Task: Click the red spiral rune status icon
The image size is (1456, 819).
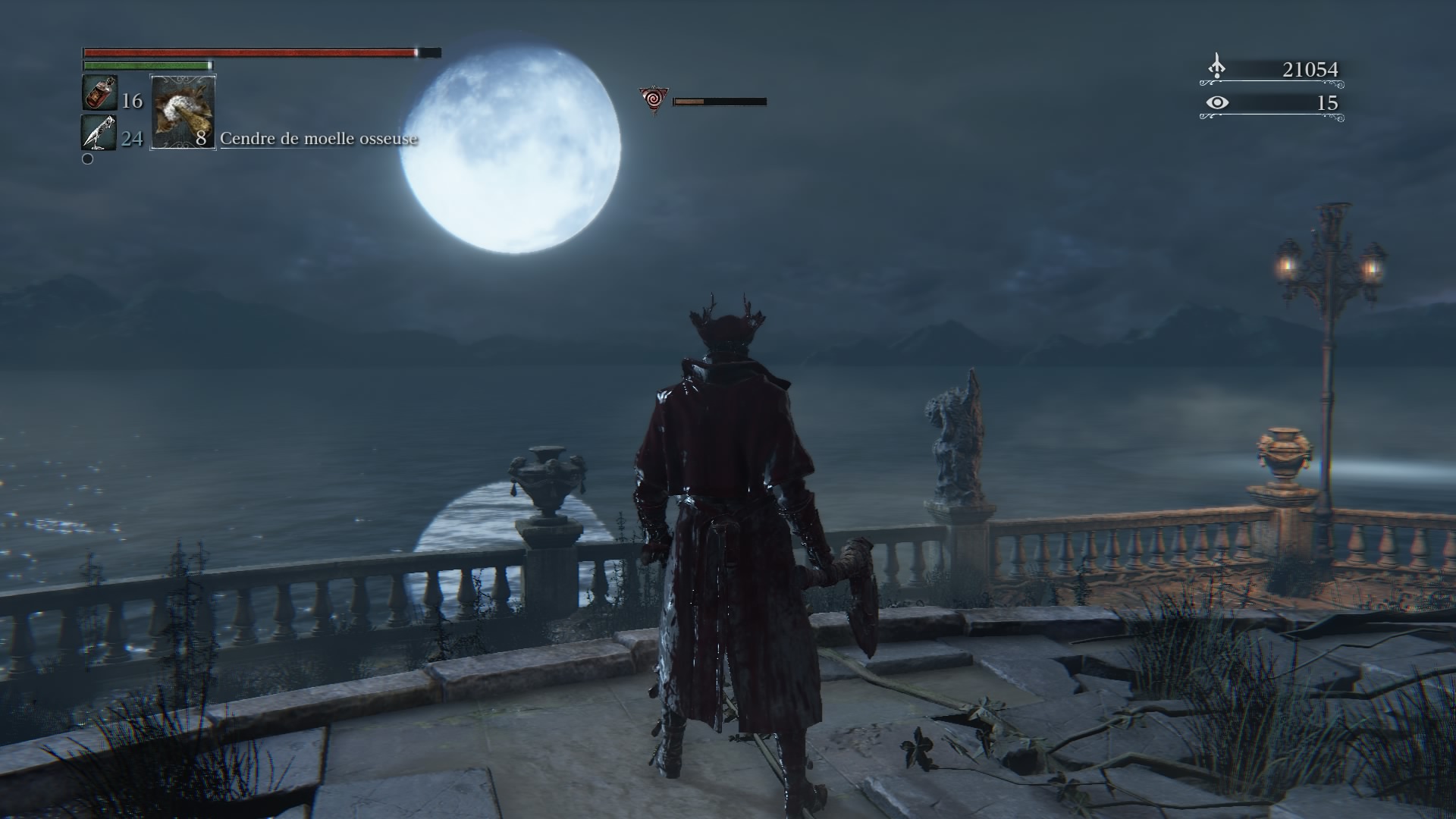Action: point(652,99)
